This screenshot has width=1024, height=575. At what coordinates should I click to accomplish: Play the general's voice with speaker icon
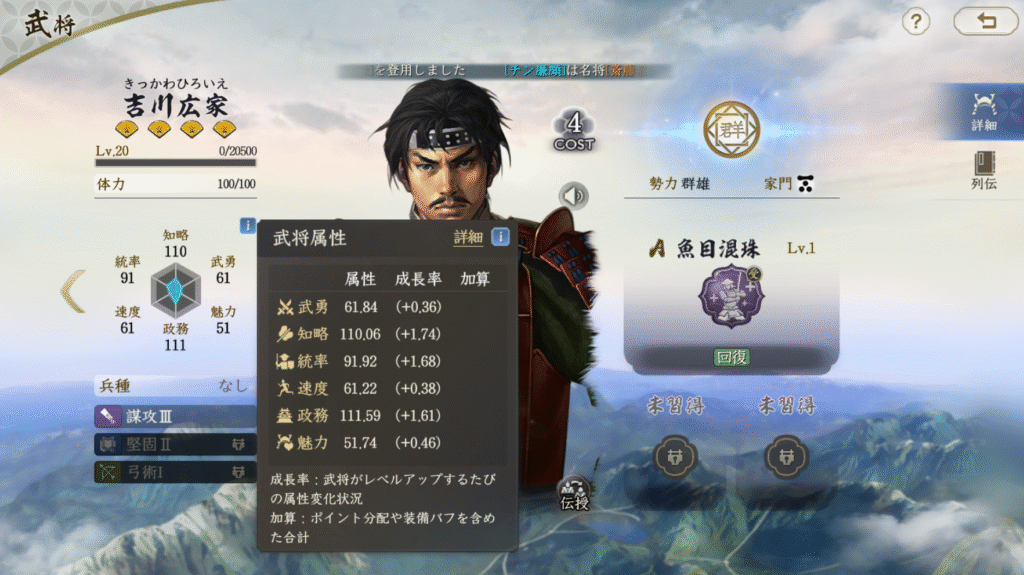coord(574,196)
